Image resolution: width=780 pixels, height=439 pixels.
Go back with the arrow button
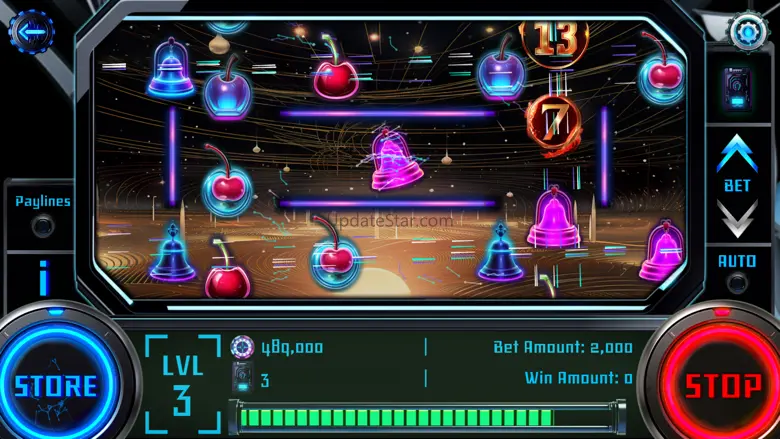click(x=31, y=32)
